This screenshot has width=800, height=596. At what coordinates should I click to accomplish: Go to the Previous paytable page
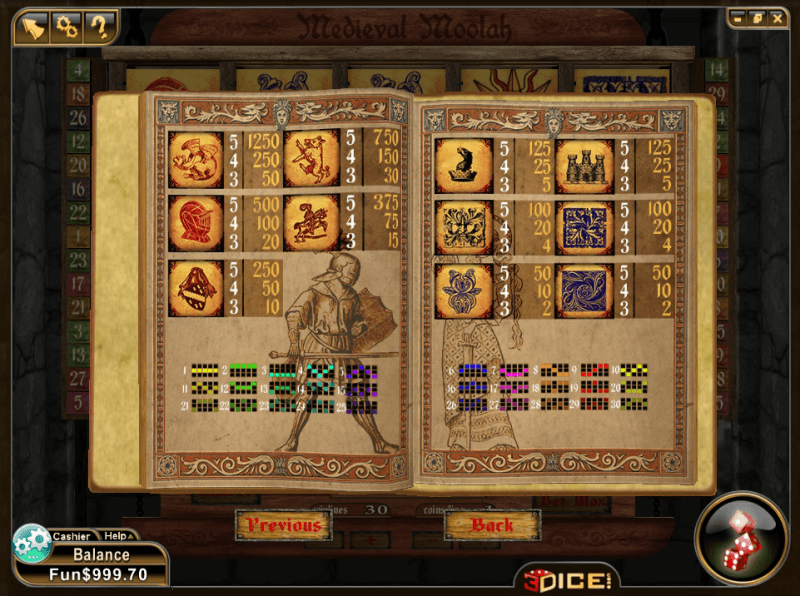pos(285,525)
